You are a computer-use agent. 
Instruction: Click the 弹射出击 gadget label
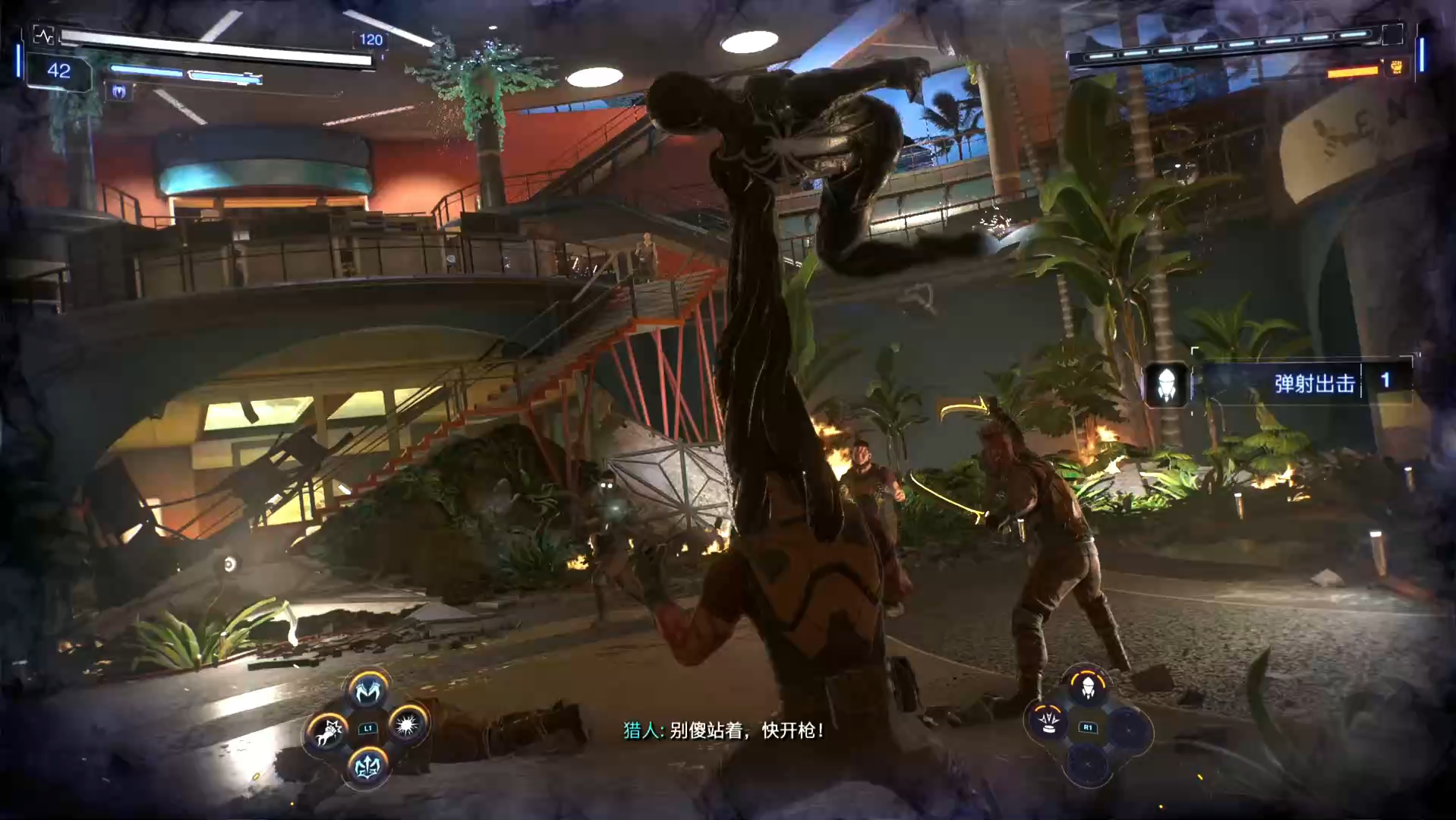point(1314,383)
